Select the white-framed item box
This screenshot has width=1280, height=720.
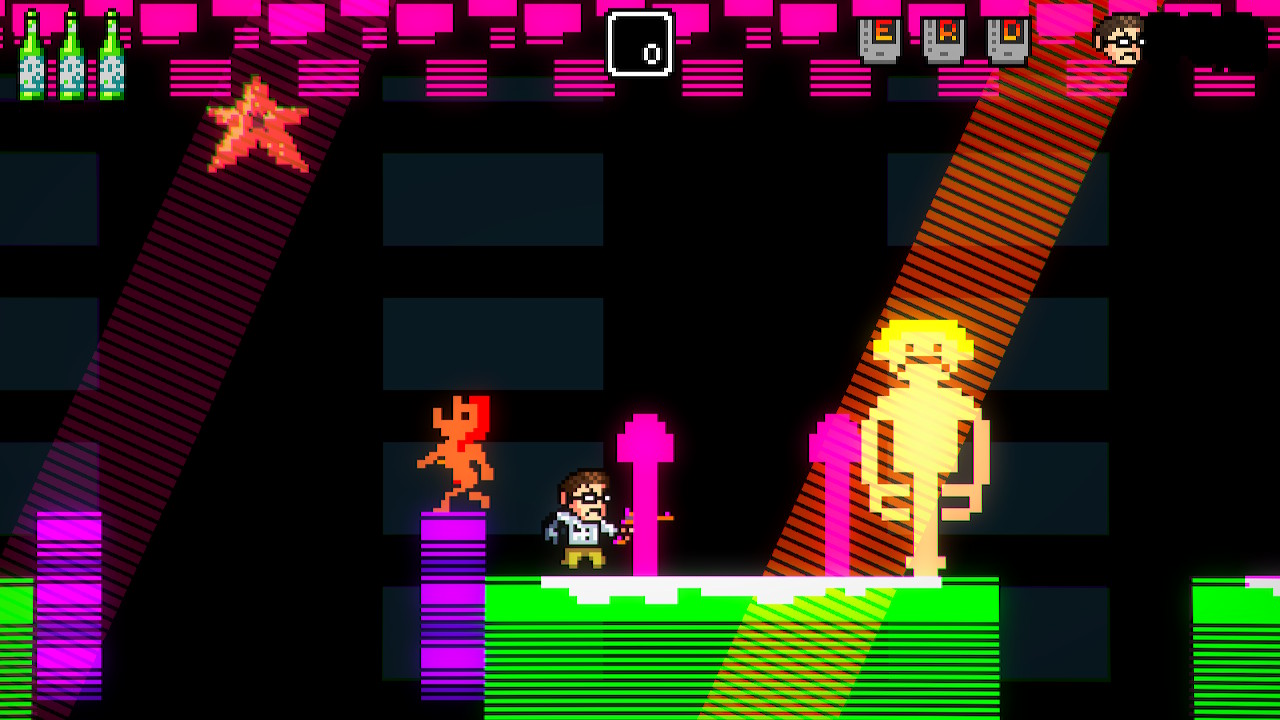(640, 44)
